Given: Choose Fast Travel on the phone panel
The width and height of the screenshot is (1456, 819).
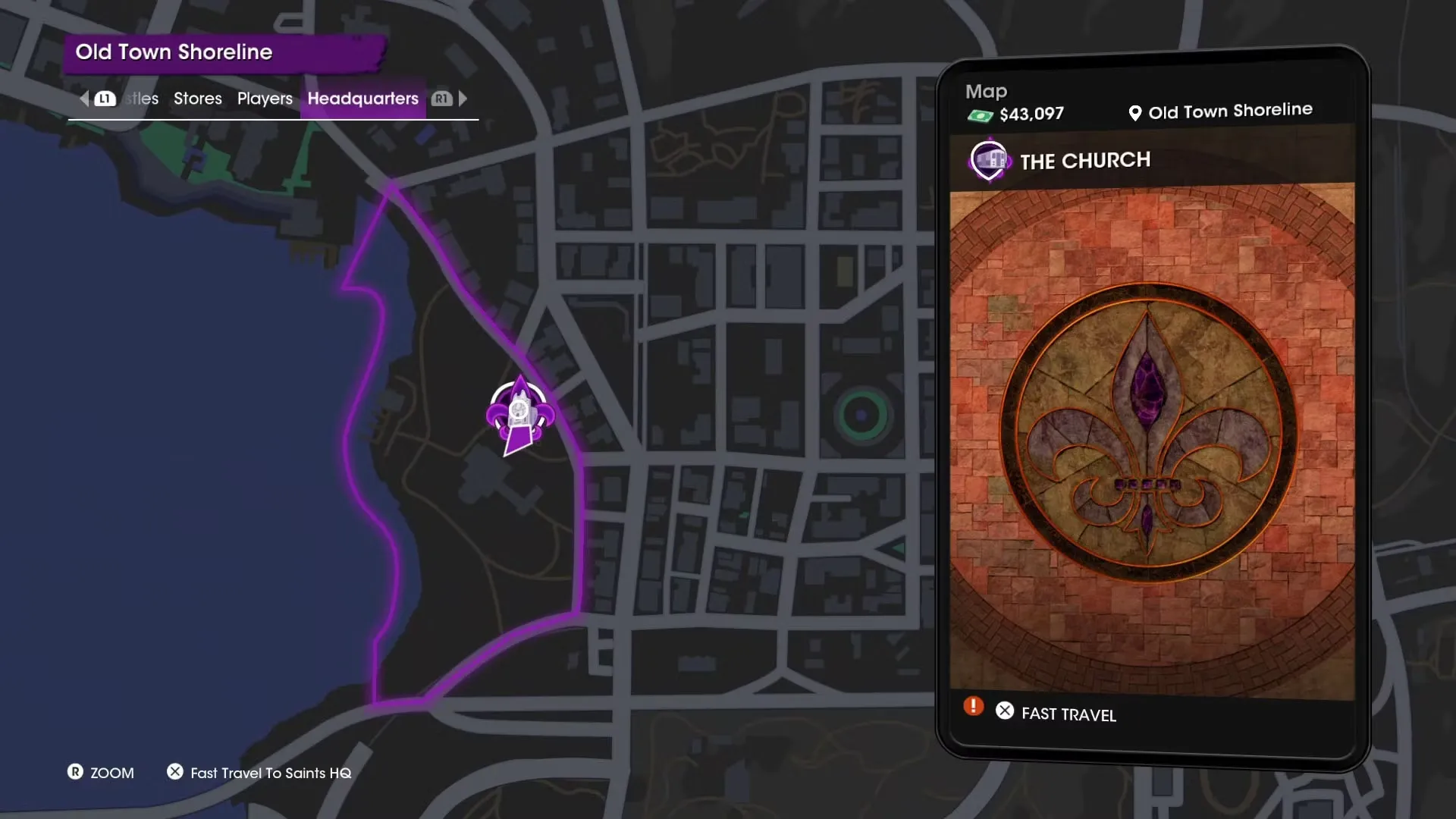Looking at the screenshot, I should pos(1068,714).
